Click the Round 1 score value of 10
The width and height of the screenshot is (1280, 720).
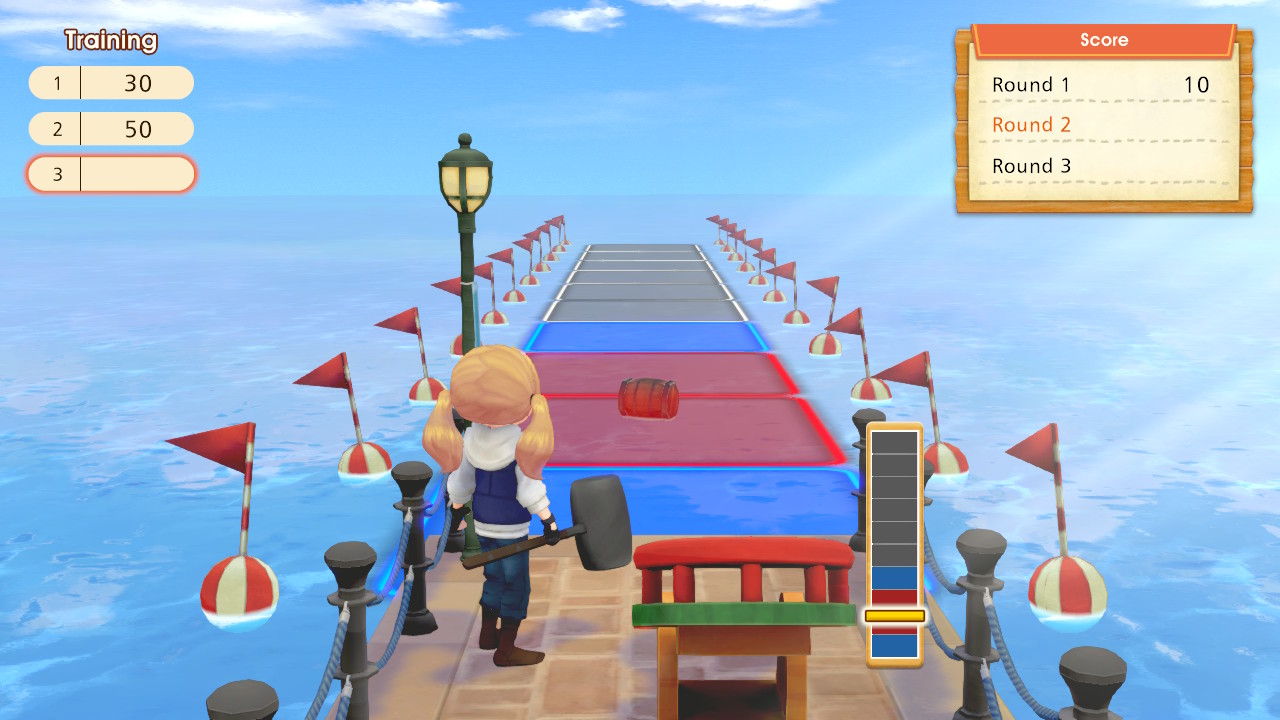click(x=1198, y=86)
